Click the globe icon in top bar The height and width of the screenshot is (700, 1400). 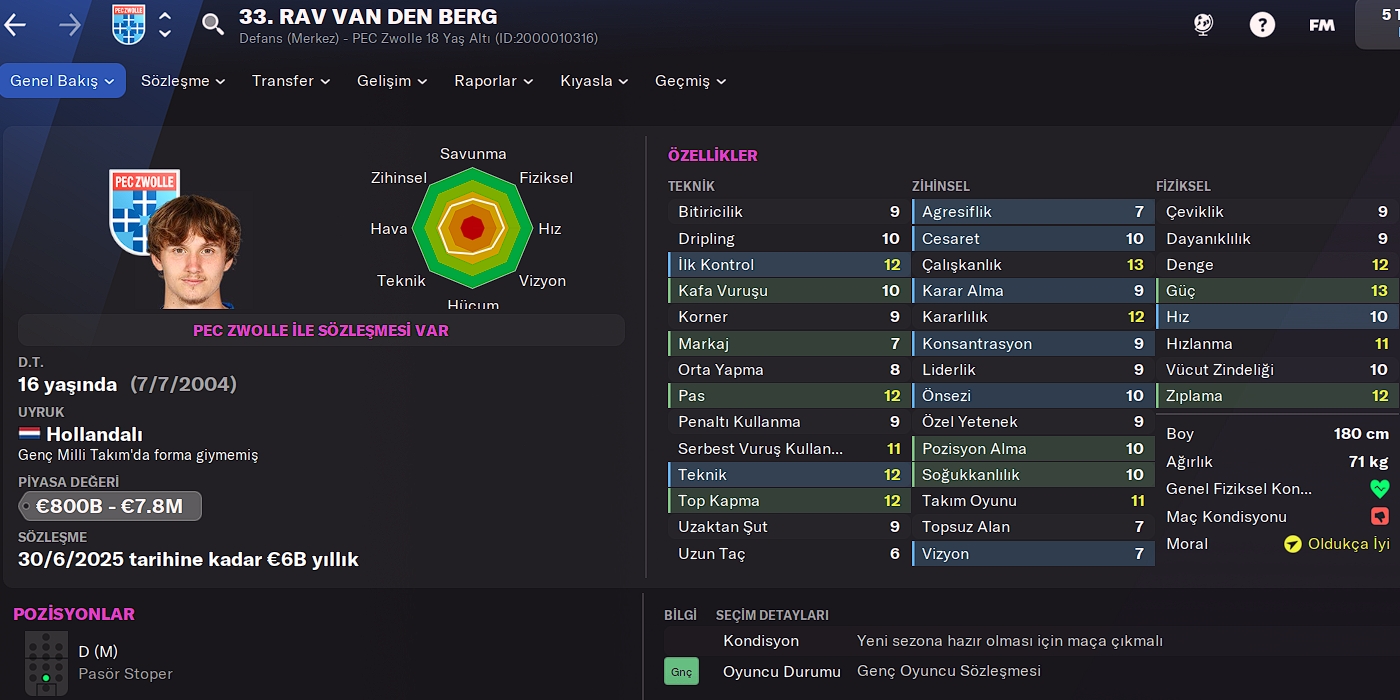1203,25
